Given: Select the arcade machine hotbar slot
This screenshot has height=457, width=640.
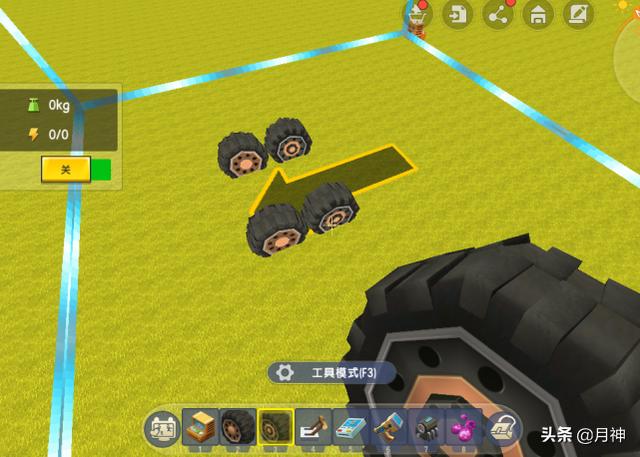Looking at the screenshot, I should pos(199,427).
